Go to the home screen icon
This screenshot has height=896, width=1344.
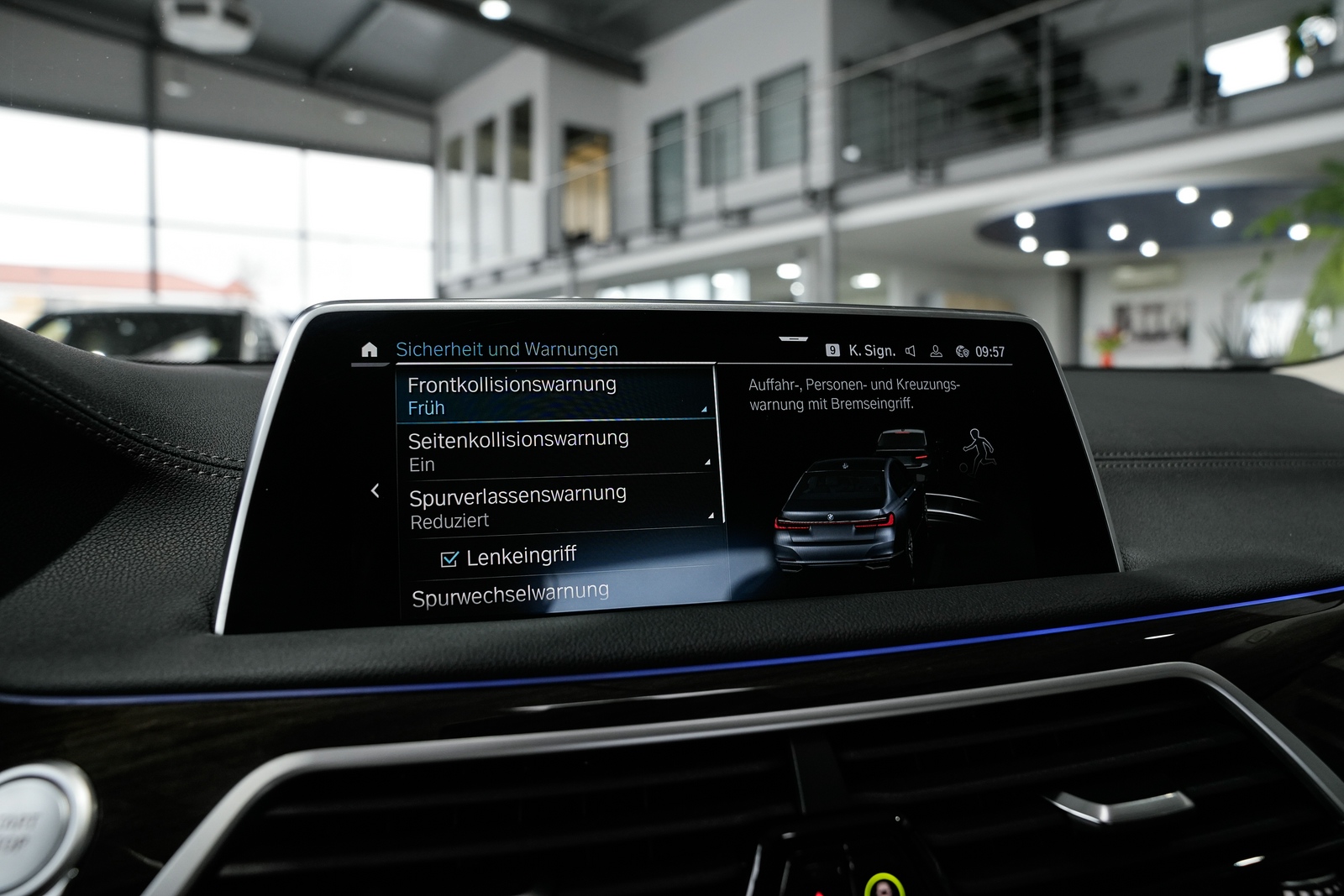[370, 350]
